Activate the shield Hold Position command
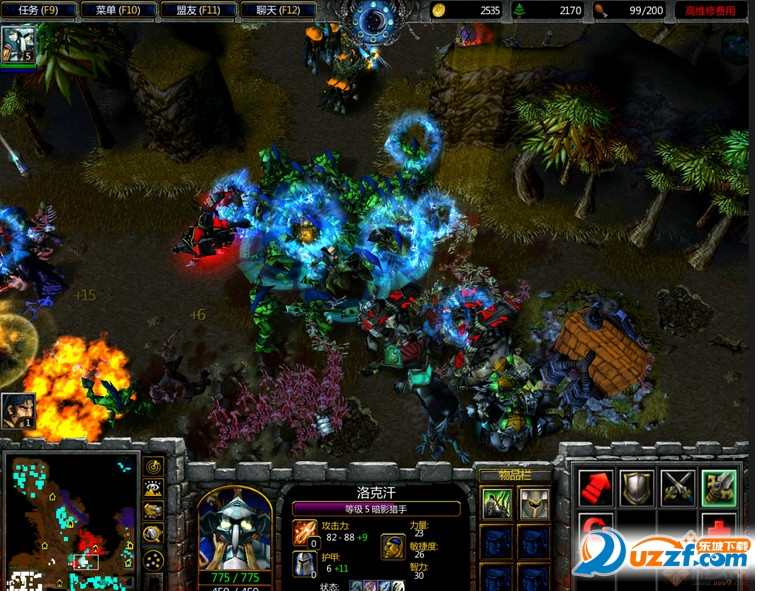This screenshot has height=591, width=758. click(637, 488)
